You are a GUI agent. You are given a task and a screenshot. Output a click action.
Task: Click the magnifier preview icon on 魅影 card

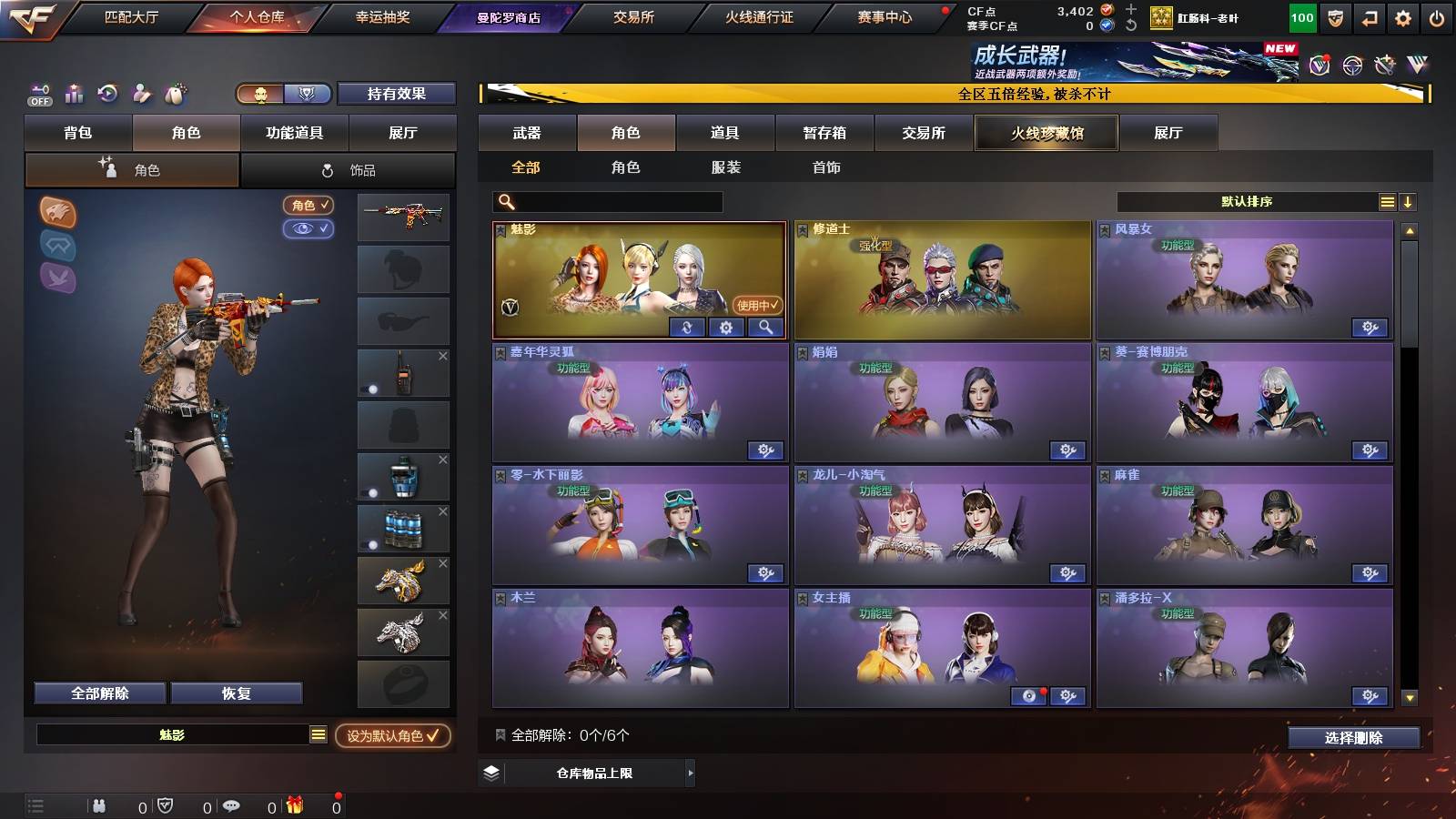tap(766, 328)
